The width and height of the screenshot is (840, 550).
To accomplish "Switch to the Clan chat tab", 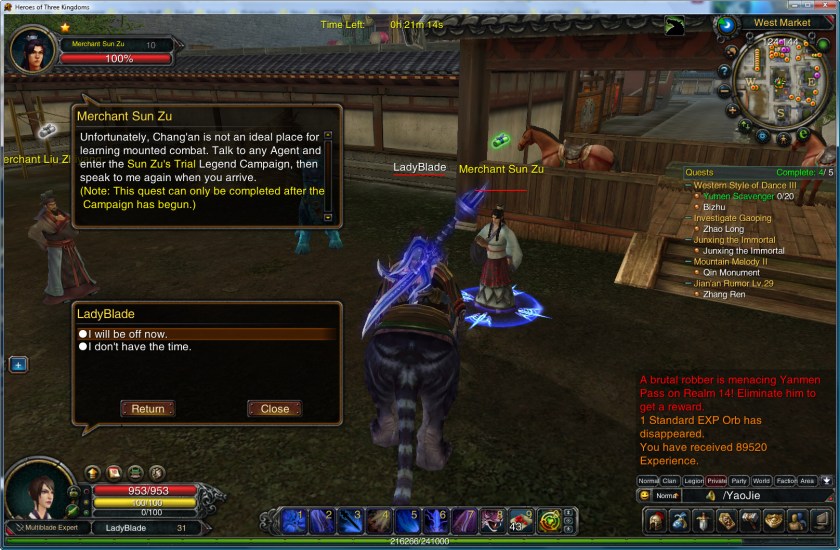I will tap(670, 481).
